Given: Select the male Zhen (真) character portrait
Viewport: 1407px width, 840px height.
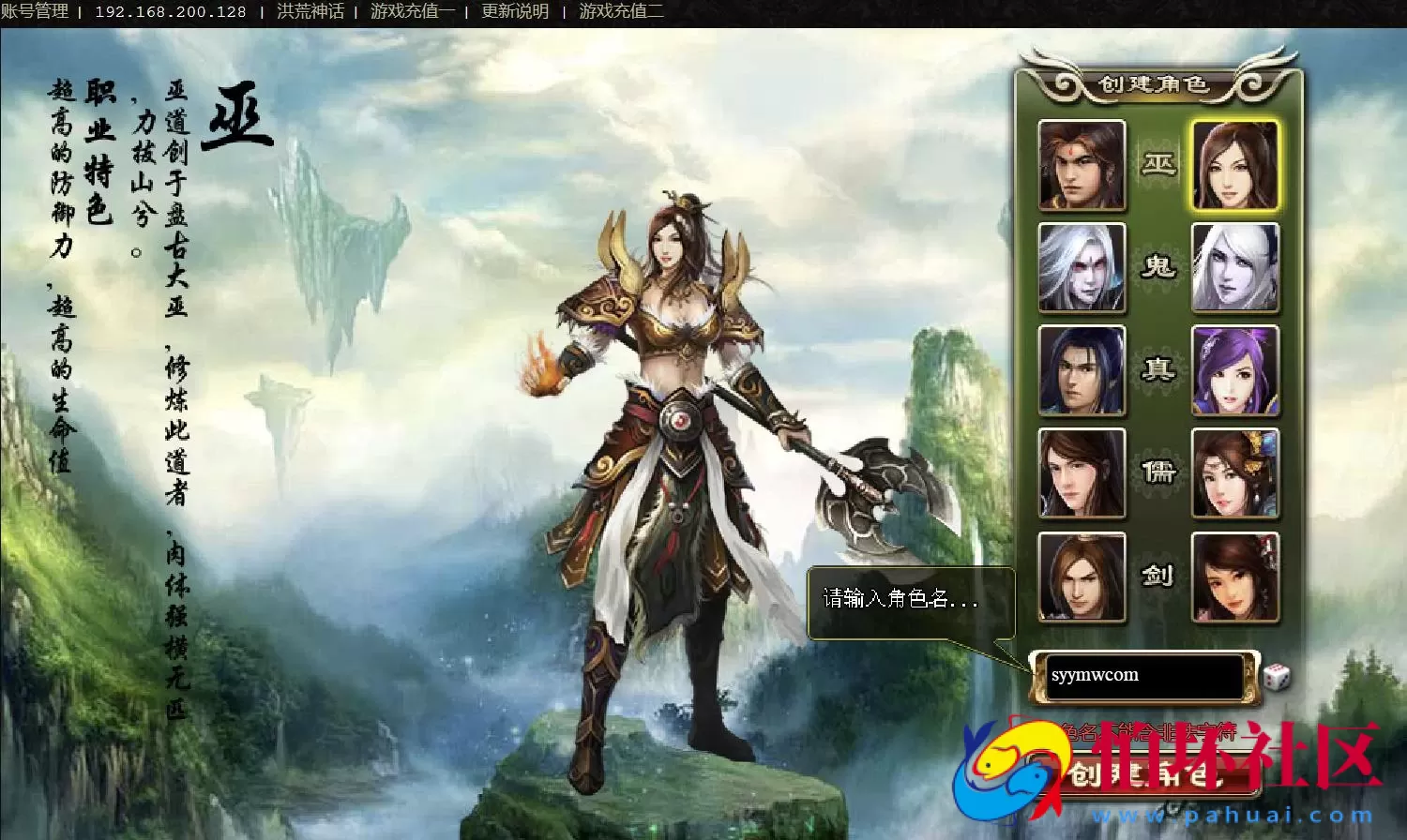Looking at the screenshot, I should tap(1083, 371).
